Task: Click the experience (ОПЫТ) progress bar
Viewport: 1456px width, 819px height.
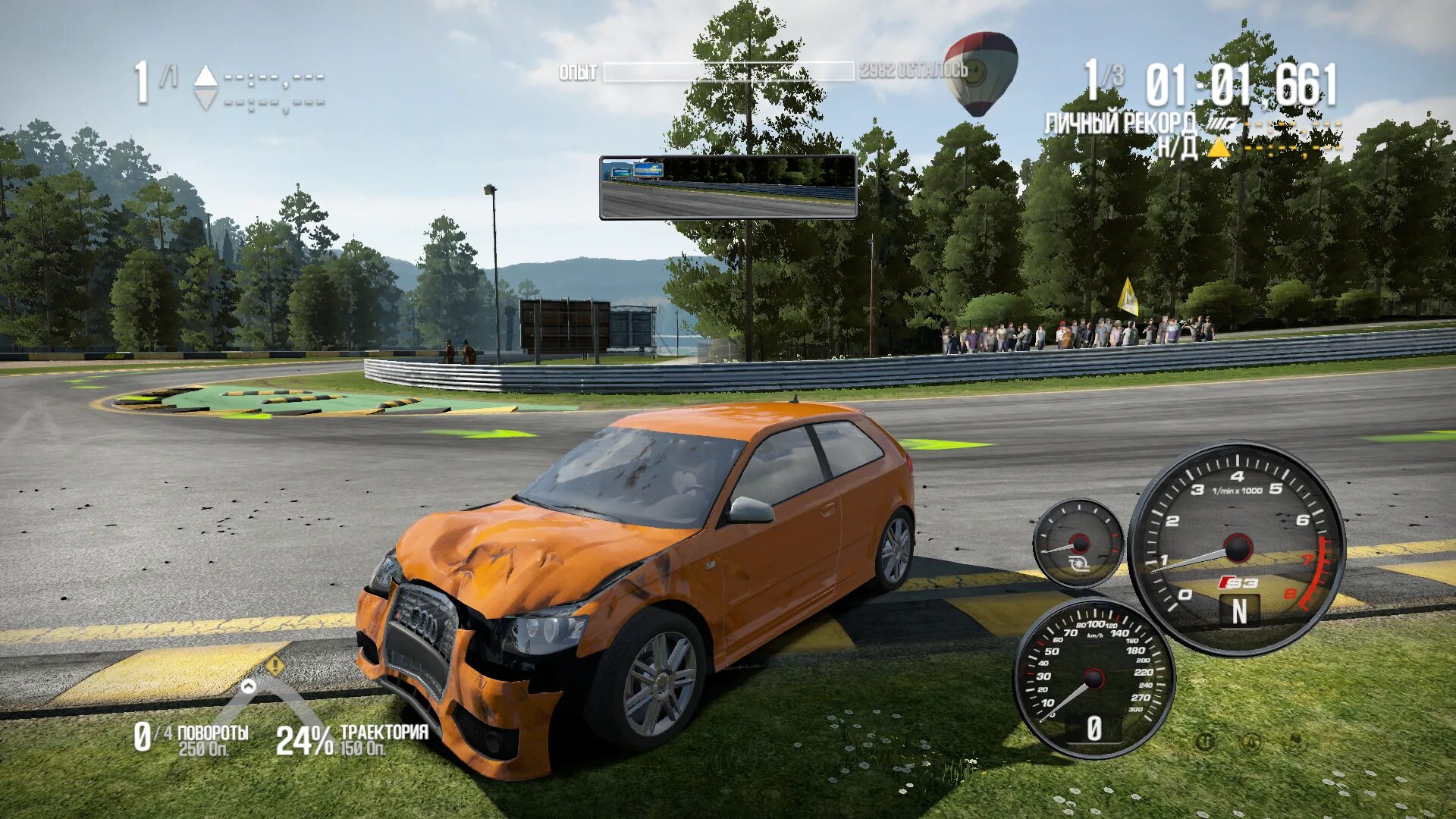Action: (728, 72)
